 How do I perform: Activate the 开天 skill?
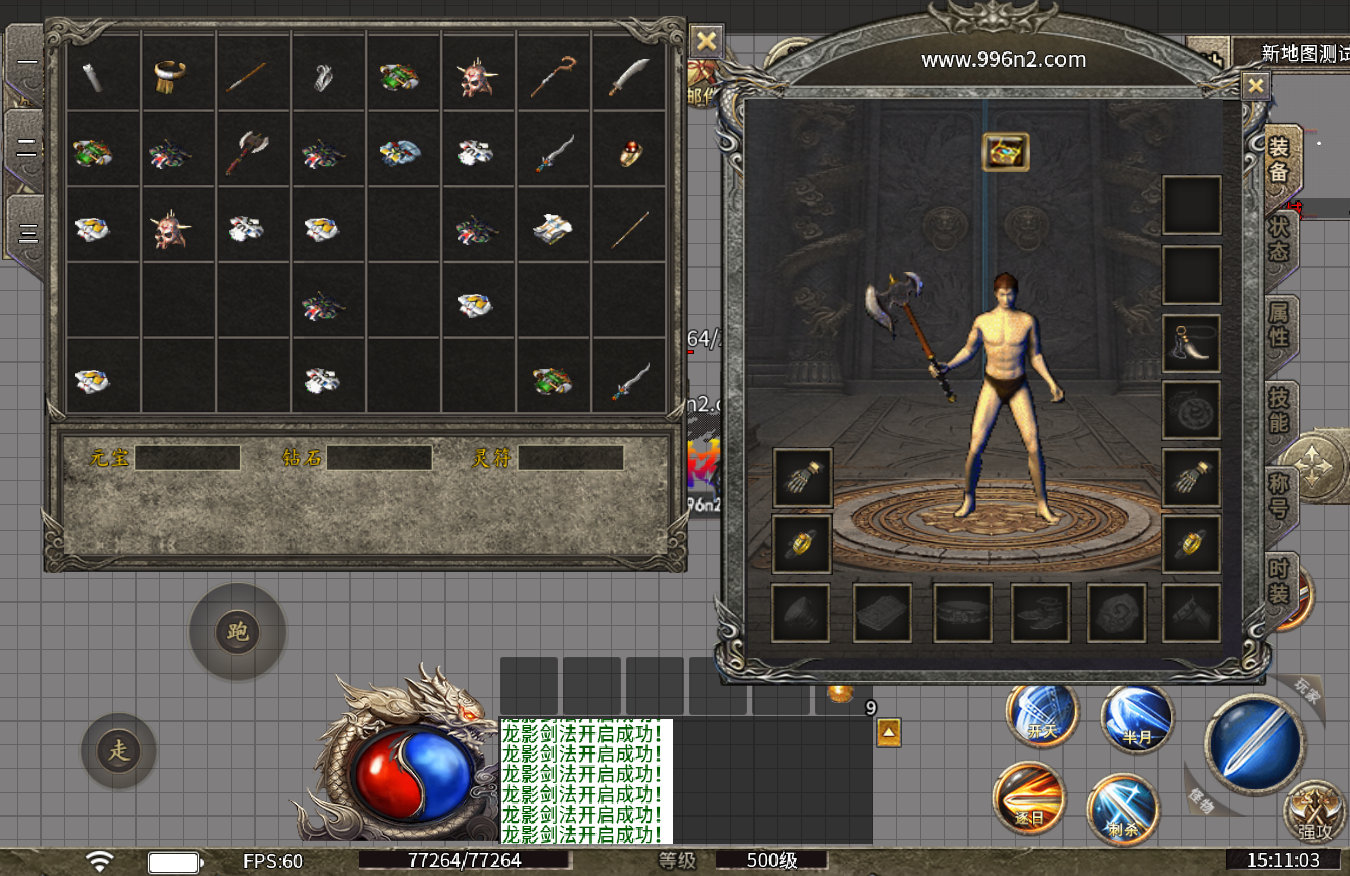[x=1043, y=716]
